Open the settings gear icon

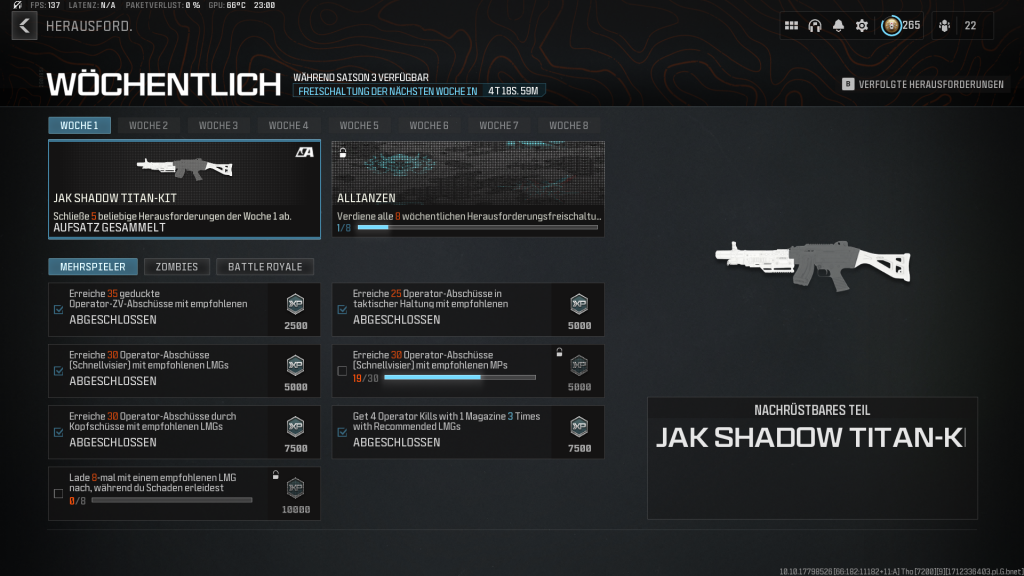862,25
